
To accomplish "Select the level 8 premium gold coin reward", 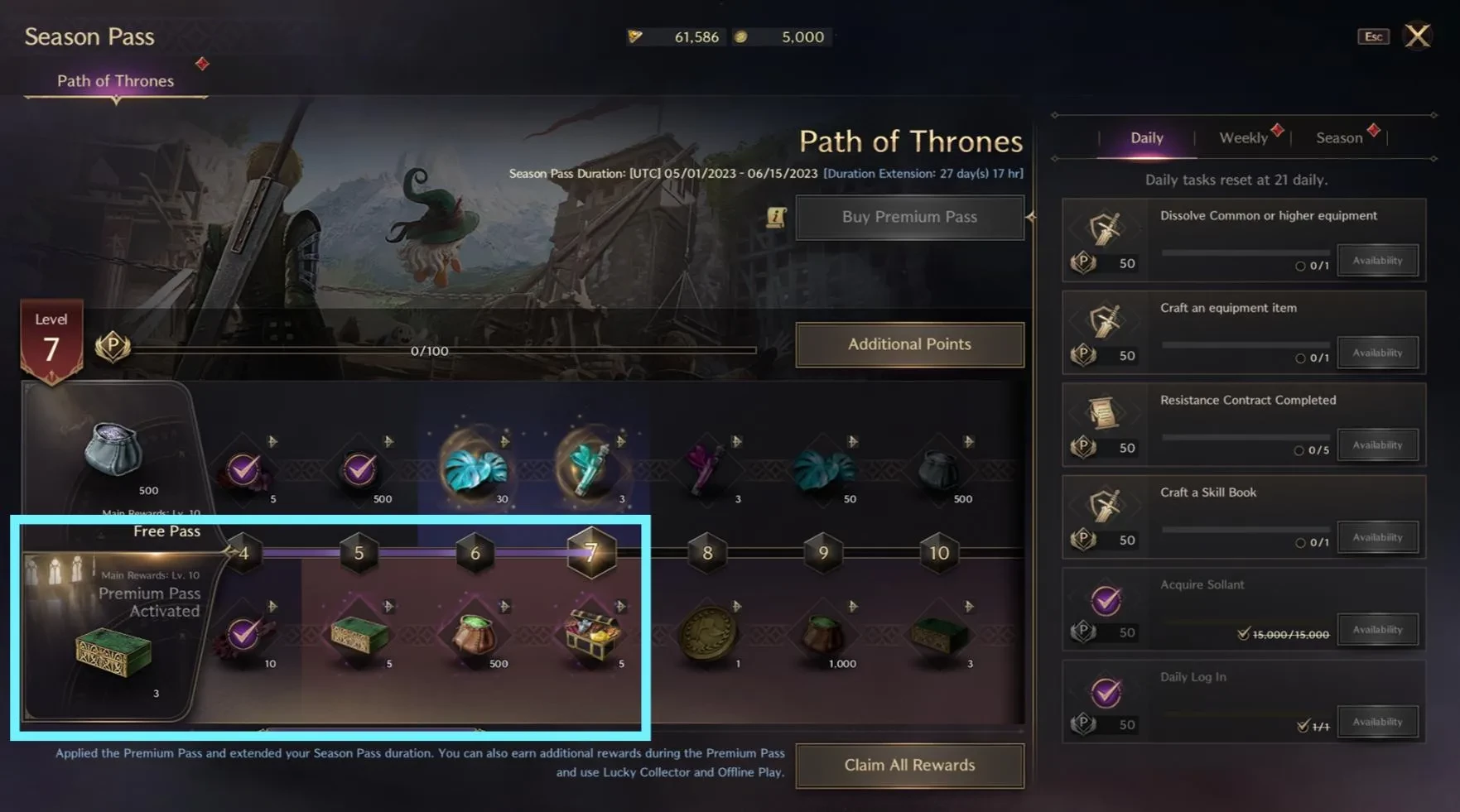I will point(707,634).
